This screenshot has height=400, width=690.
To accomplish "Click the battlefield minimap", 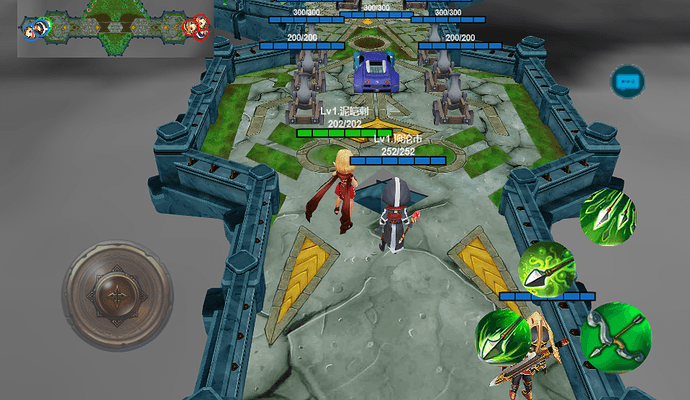I will [x=115, y=27].
